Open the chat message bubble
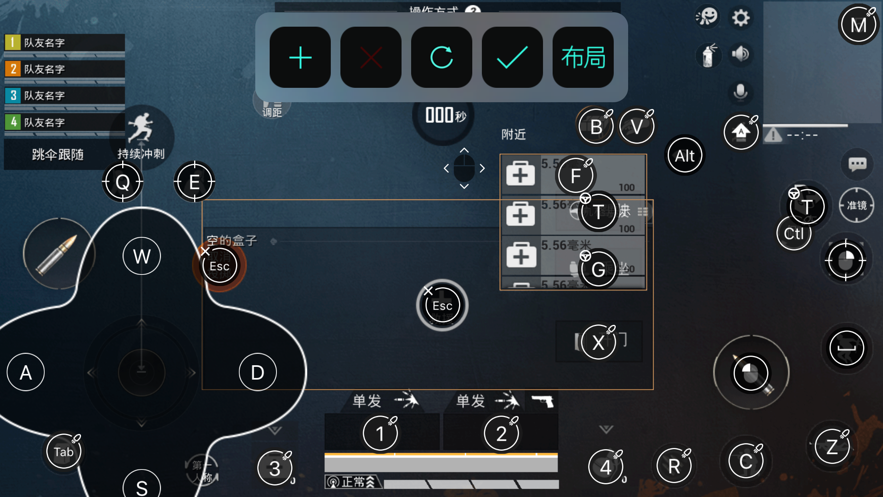 tap(857, 163)
